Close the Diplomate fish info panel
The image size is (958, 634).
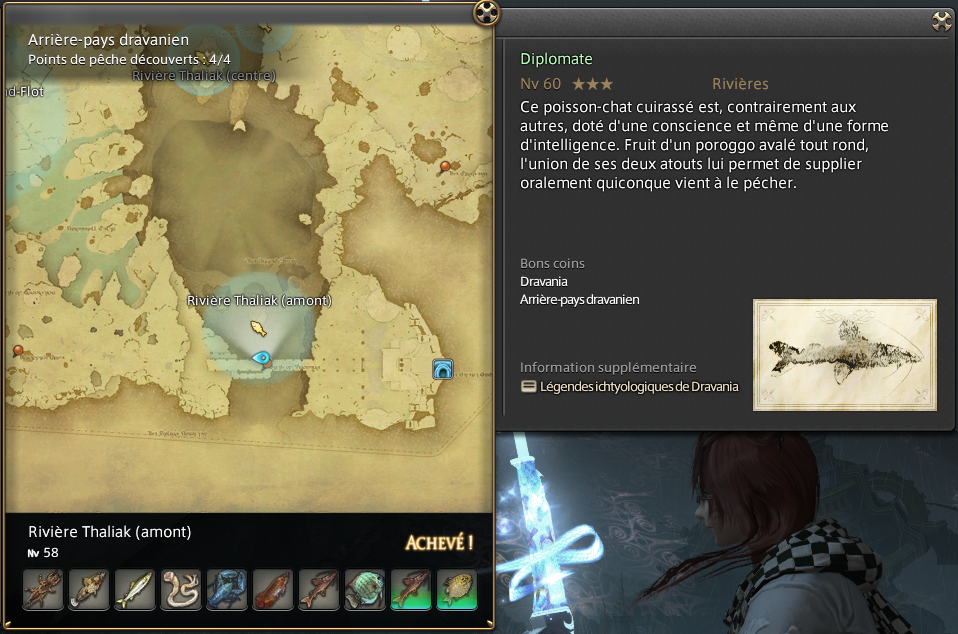(941, 20)
